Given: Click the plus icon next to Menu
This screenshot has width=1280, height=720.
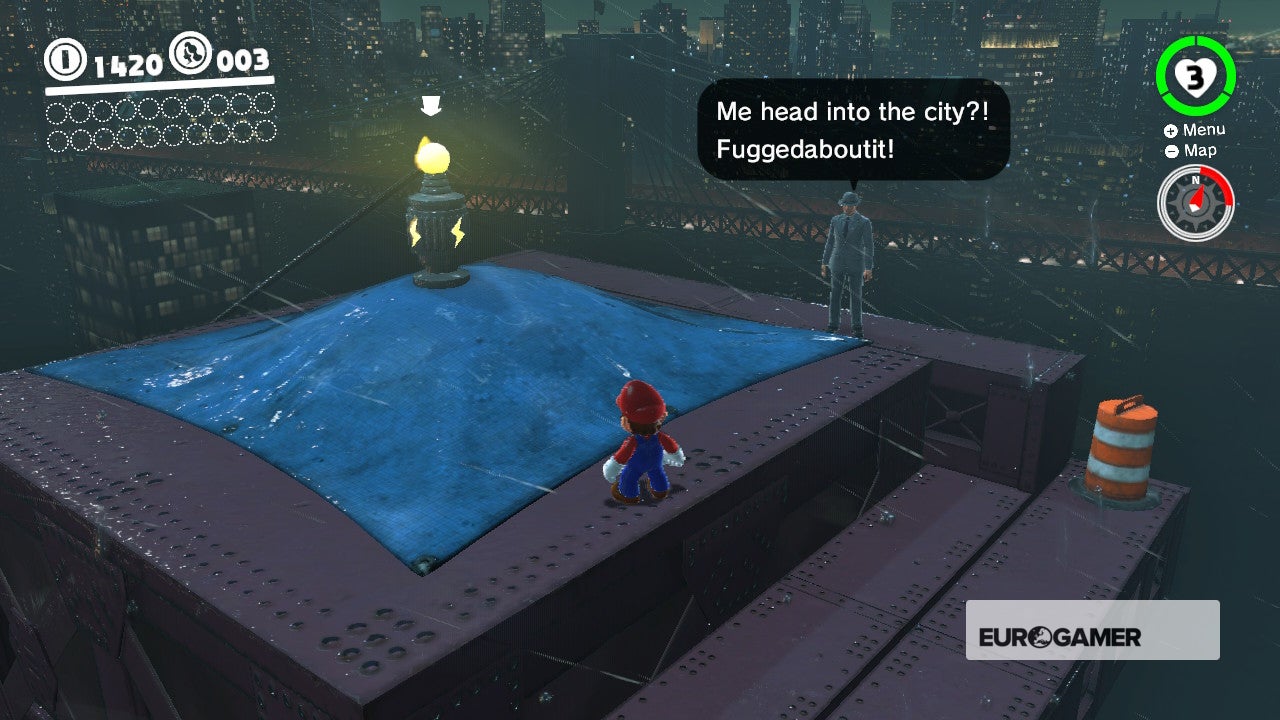Looking at the screenshot, I should tap(1170, 129).
